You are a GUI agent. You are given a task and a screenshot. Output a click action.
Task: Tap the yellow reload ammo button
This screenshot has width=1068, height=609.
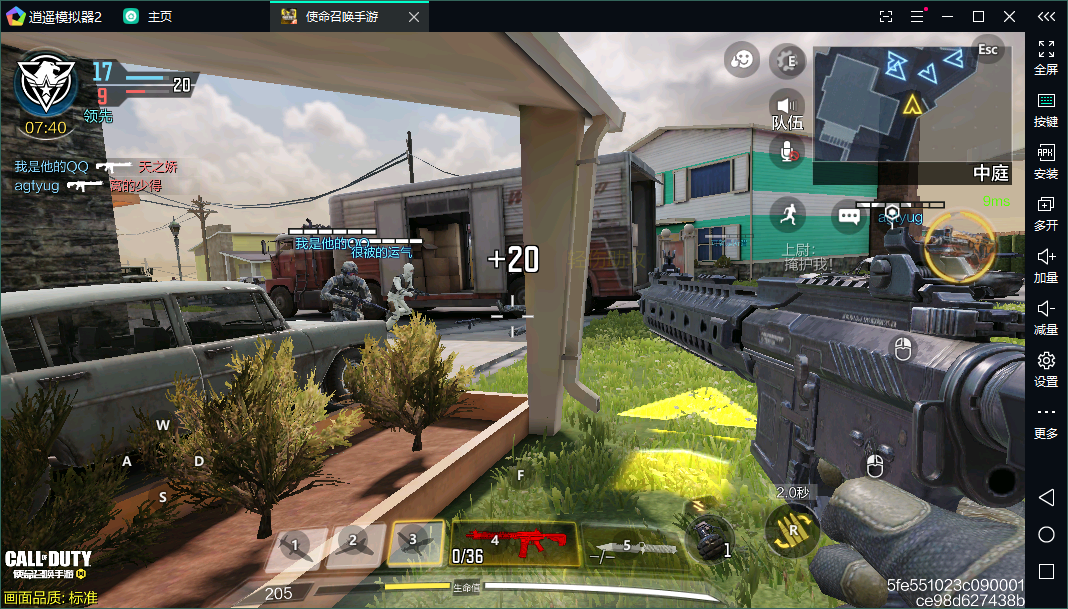[793, 531]
